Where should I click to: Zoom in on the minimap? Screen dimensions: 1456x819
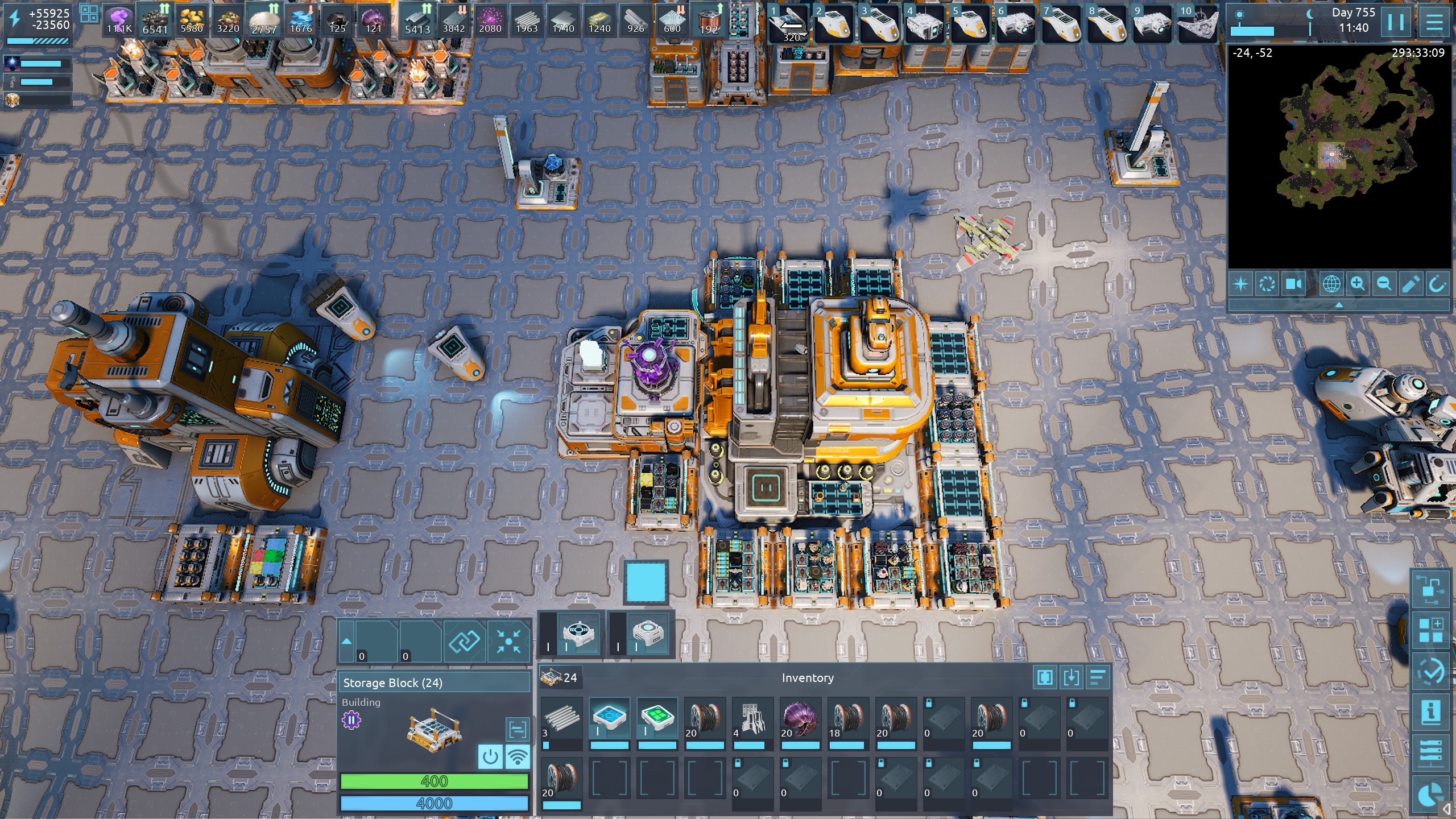pyautogui.click(x=1358, y=284)
